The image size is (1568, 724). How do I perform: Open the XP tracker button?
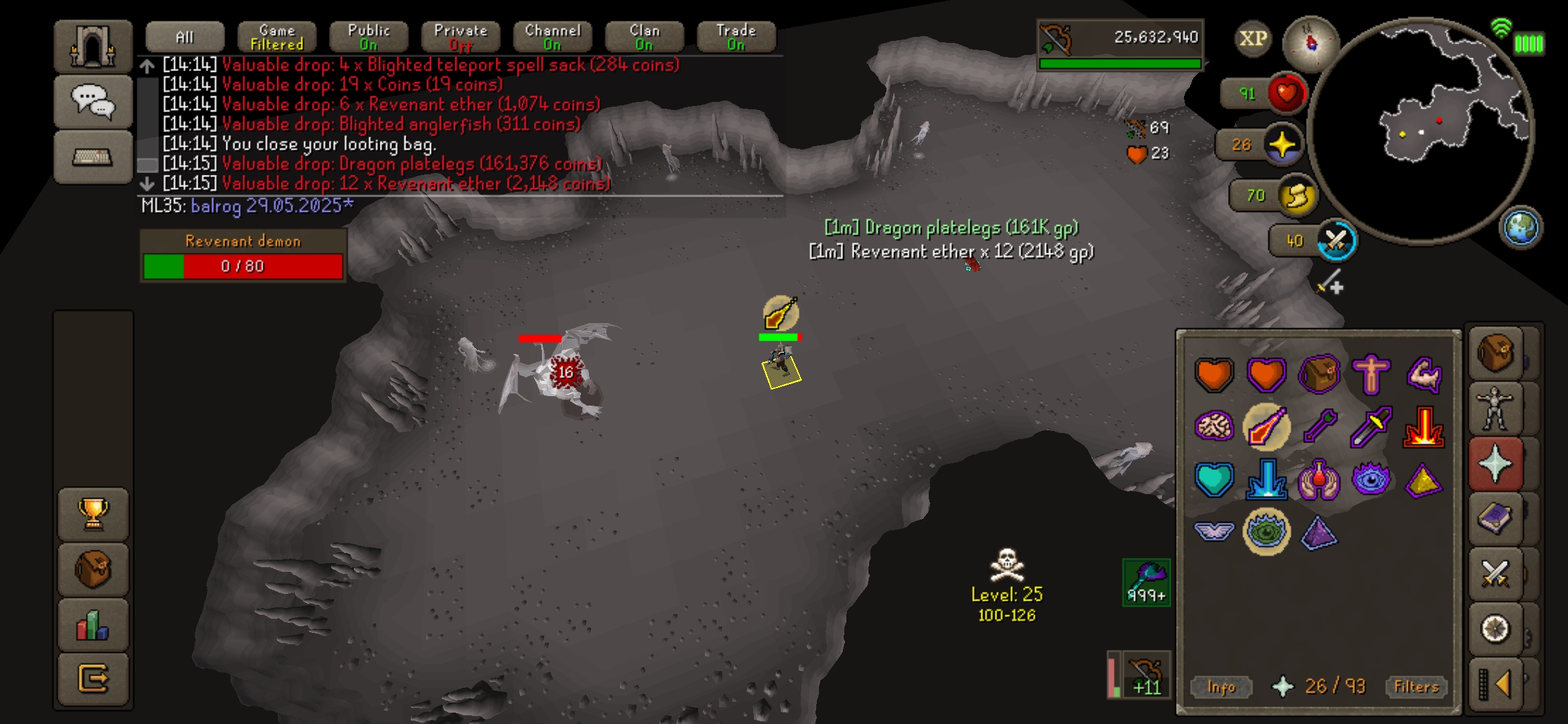tap(1252, 38)
